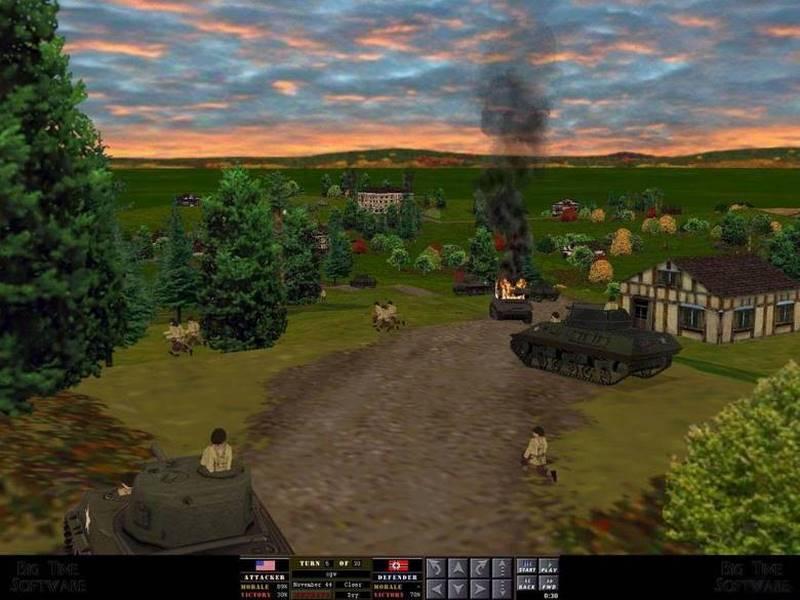Viewport: 800px width, 600px height.
Task: Rotate the camera left with the curved arrow
Action: [436, 568]
